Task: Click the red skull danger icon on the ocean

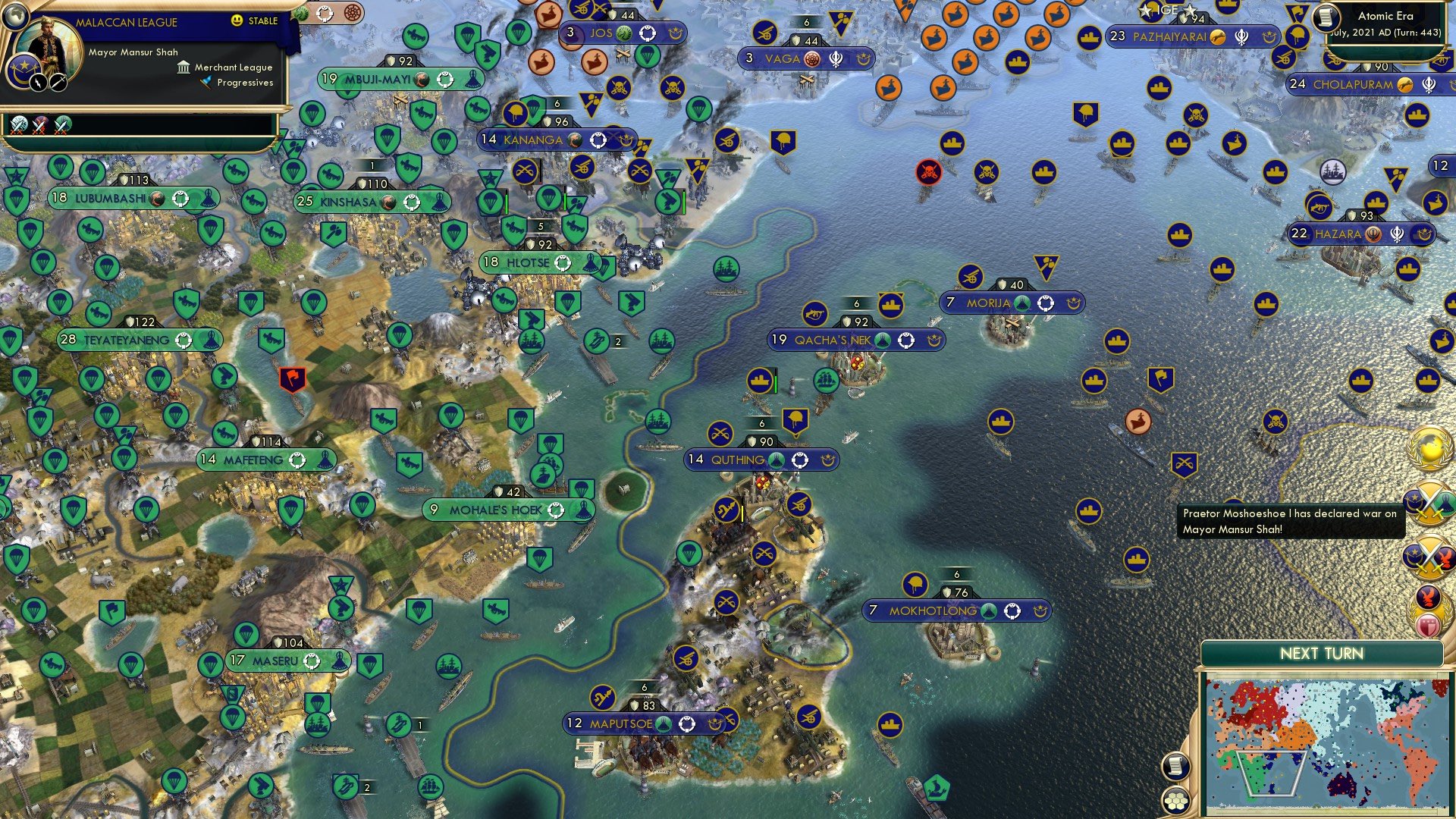Action: [930, 171]
